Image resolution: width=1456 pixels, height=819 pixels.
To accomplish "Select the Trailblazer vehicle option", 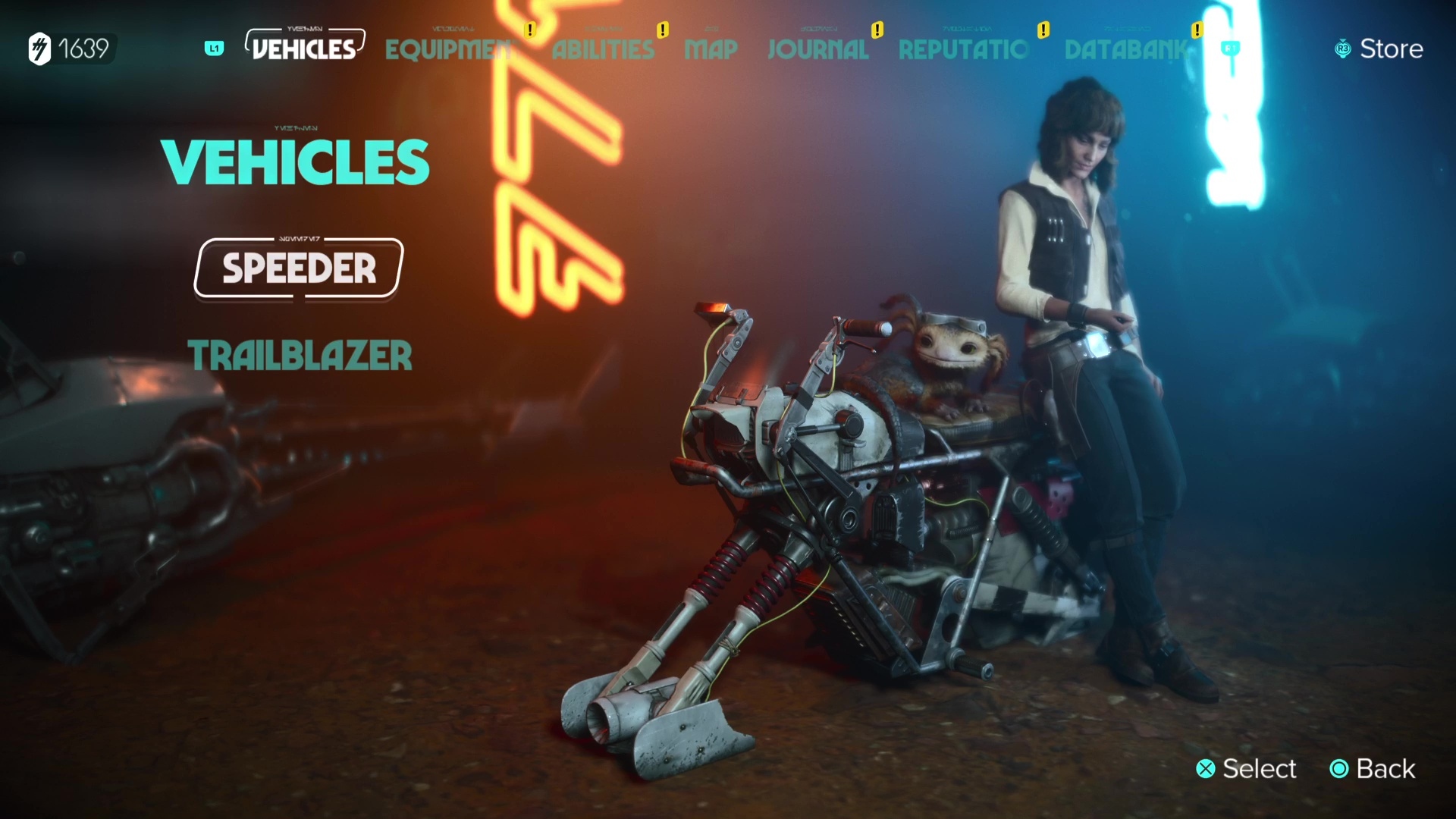I will tap(300, 356).
